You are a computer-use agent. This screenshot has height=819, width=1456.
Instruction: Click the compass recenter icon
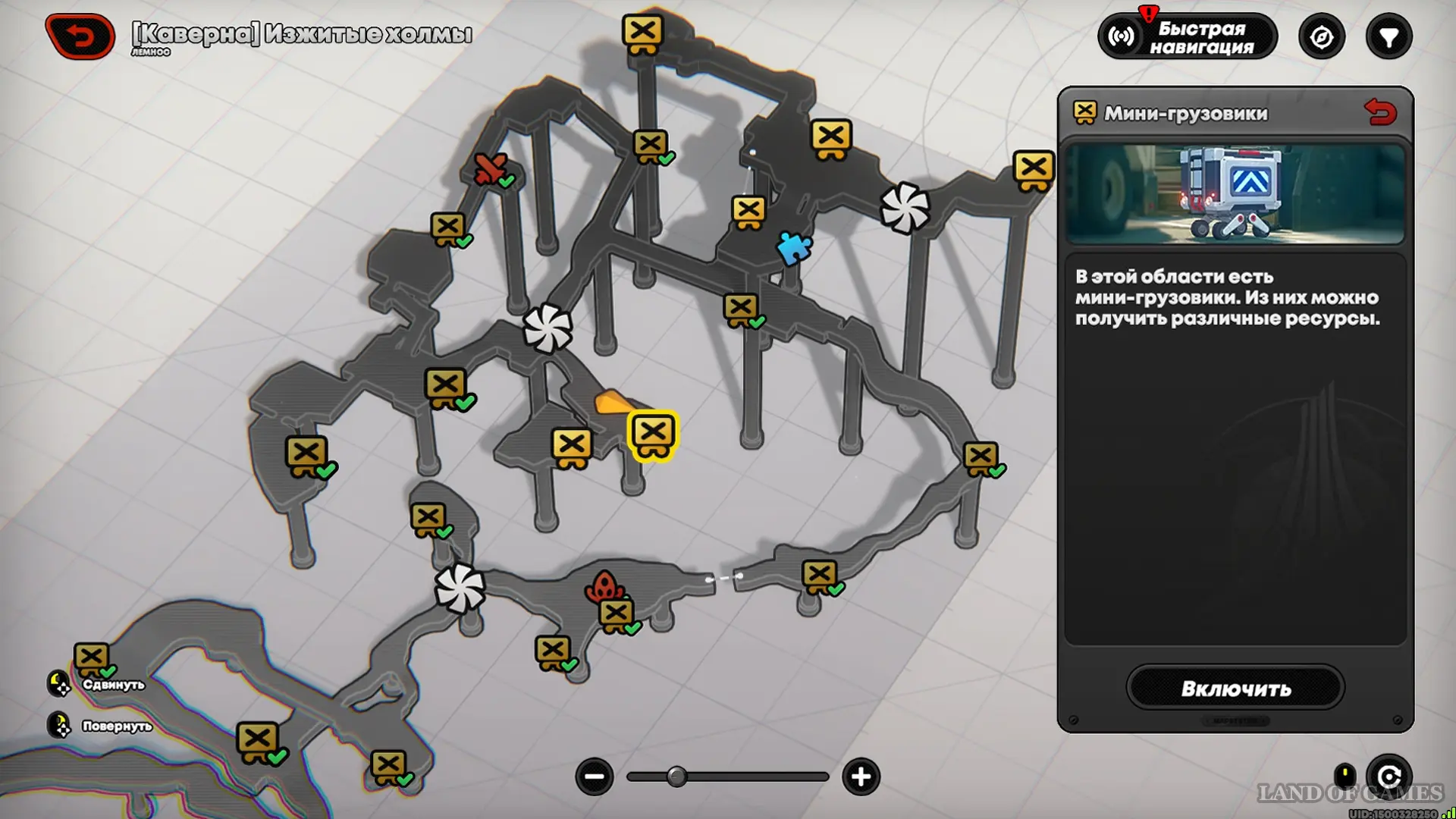1321,36
